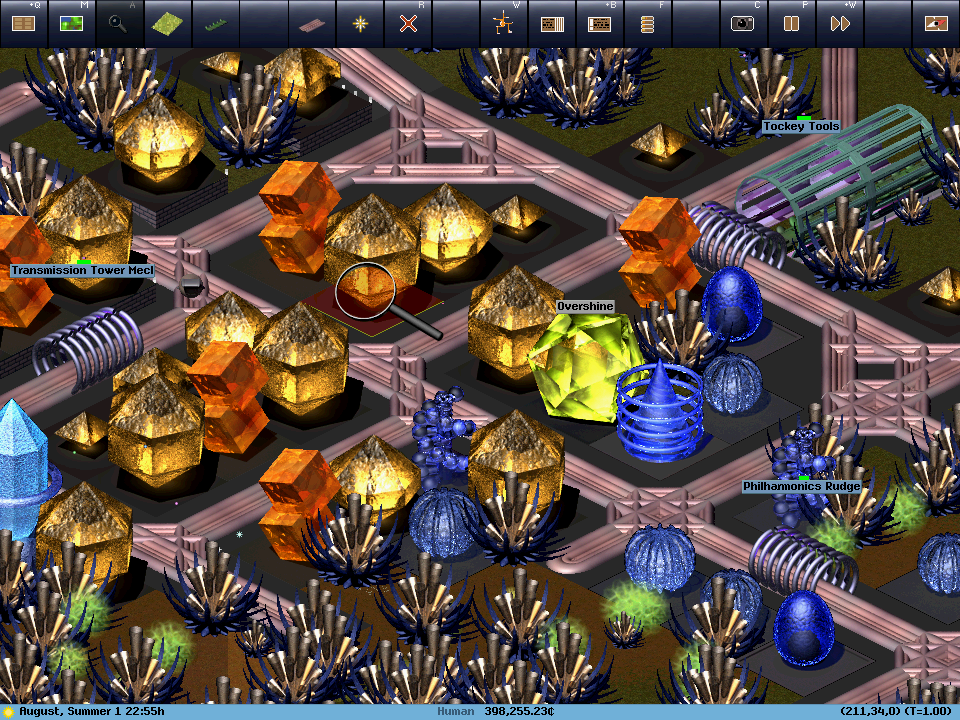Choose the green strip toolbar icon
The image size is (960, 720).
[x=215, y=24]
